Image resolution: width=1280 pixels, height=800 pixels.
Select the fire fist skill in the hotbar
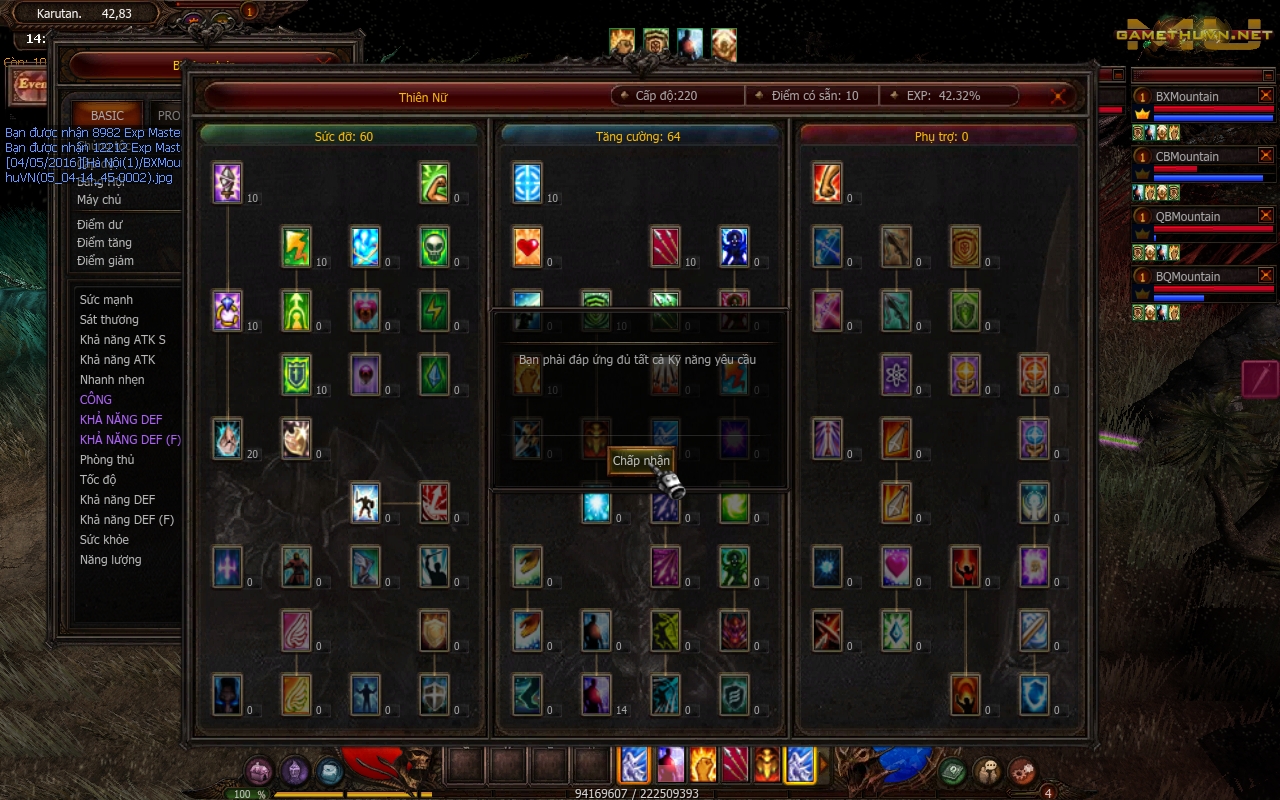[703, 764]
